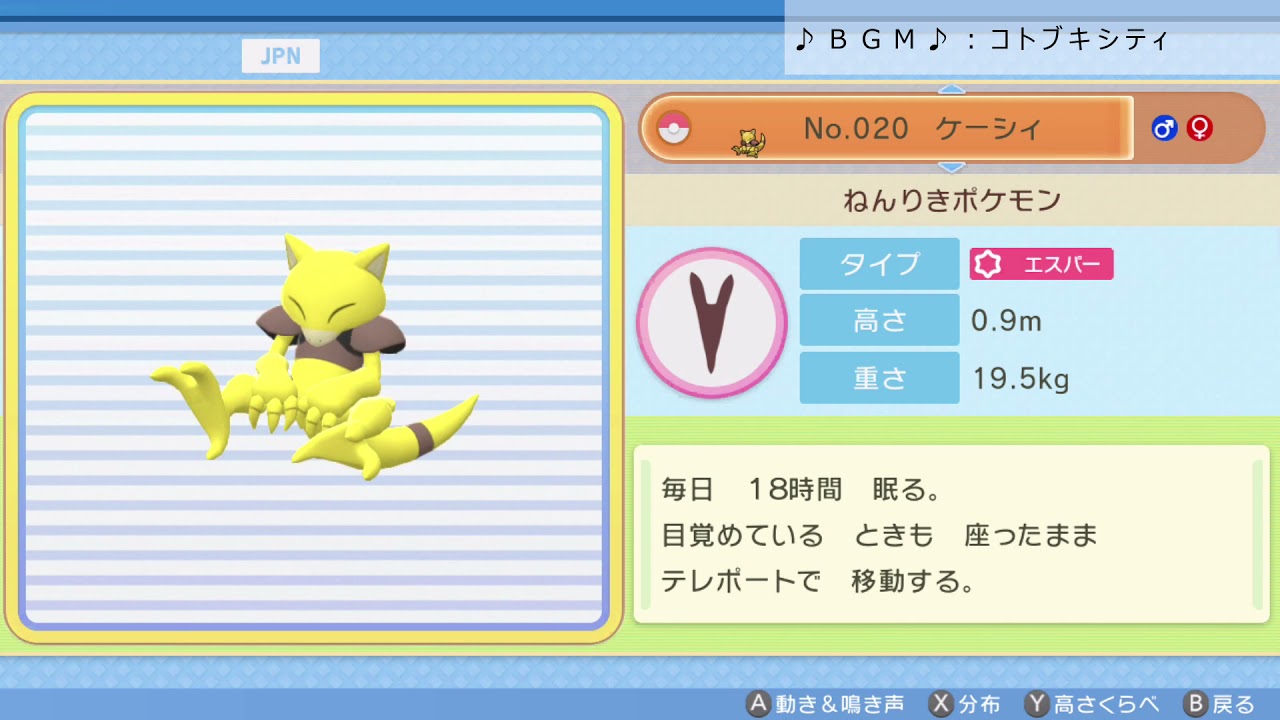Image resolution: width=1280 pixels, height=720 pixels.
Task: Click the タイプ label button
Action: pos(878,264)
